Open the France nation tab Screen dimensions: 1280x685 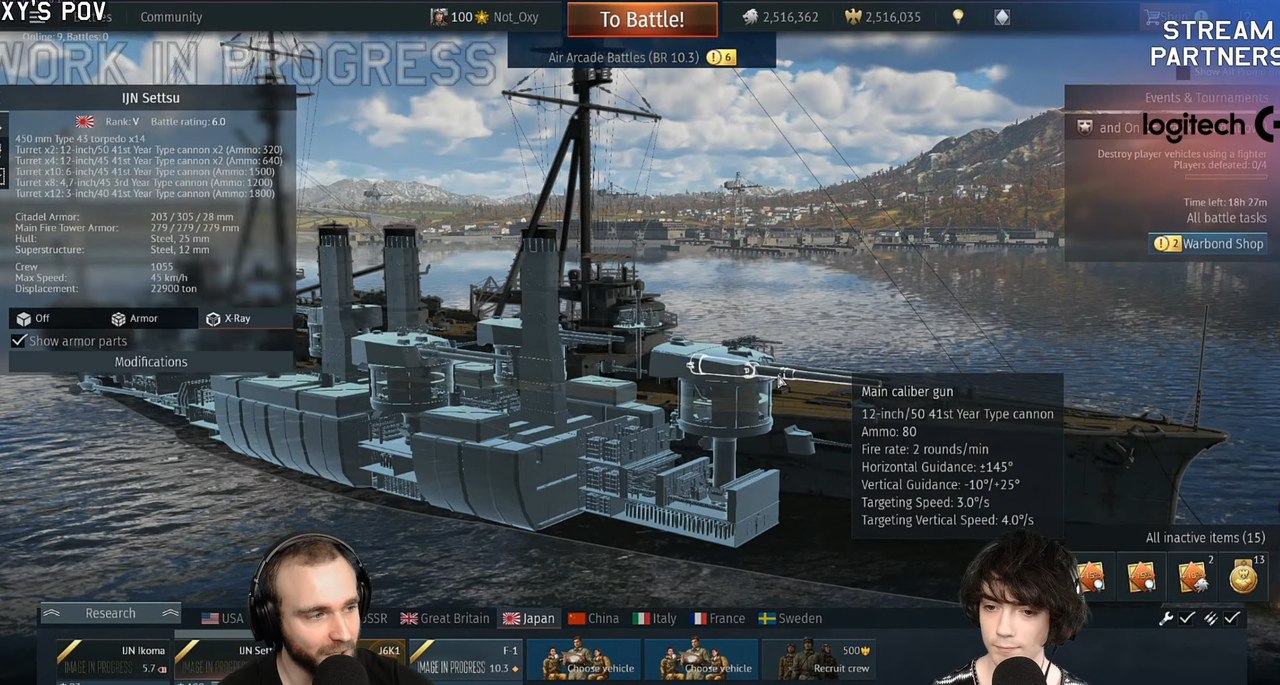click(717, 618)
